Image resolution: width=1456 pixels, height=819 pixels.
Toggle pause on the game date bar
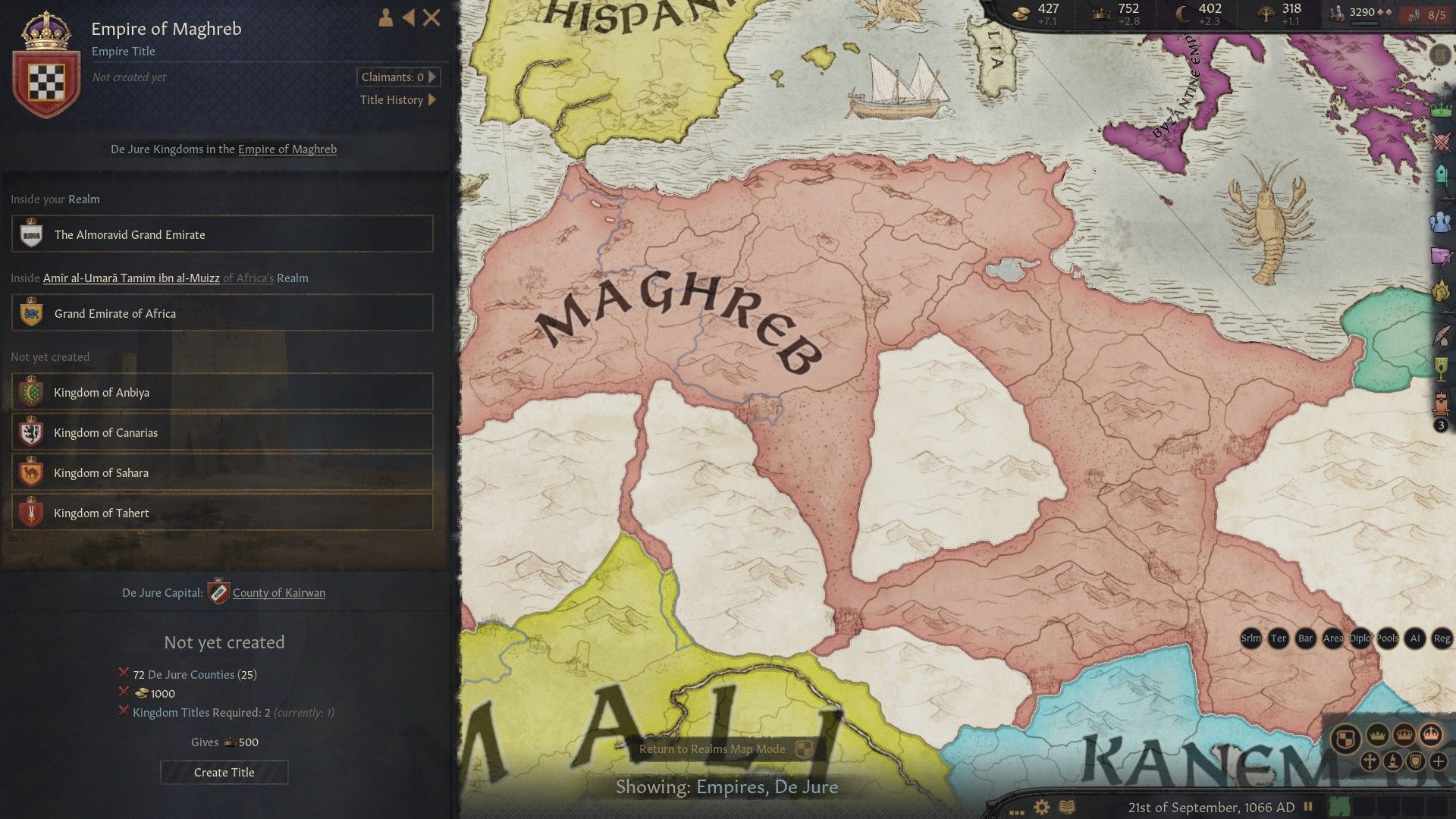click(1310, 806)
